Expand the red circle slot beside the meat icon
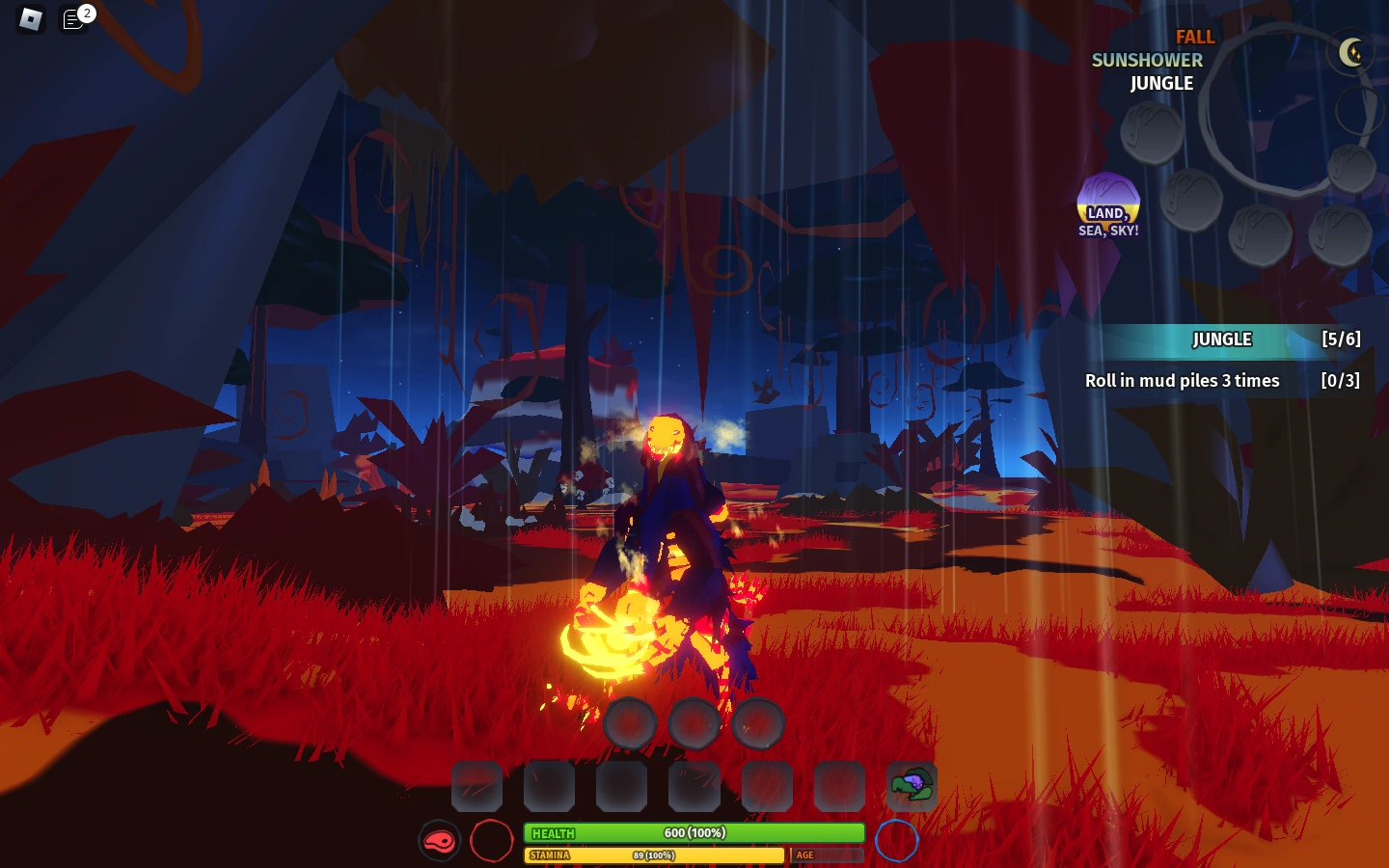The width and height of the screenshot is (1389, 868). click(x=493, y=840)
